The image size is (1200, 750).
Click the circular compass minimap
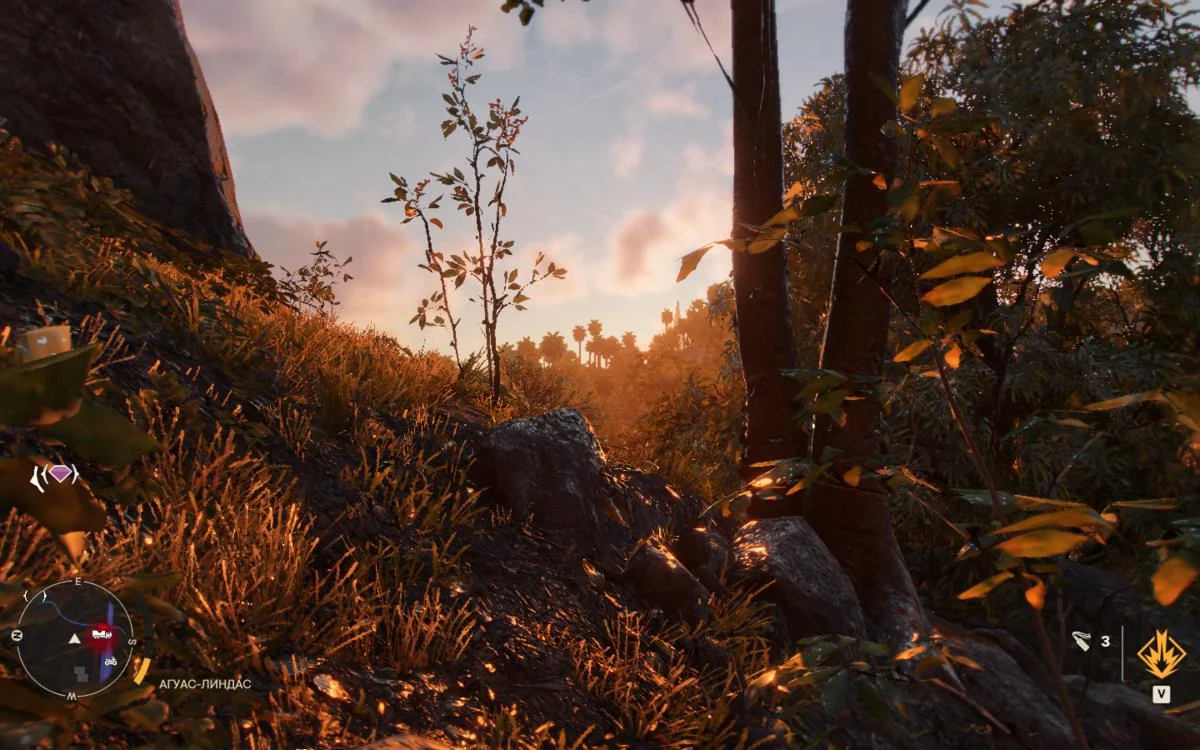(75, 639)
